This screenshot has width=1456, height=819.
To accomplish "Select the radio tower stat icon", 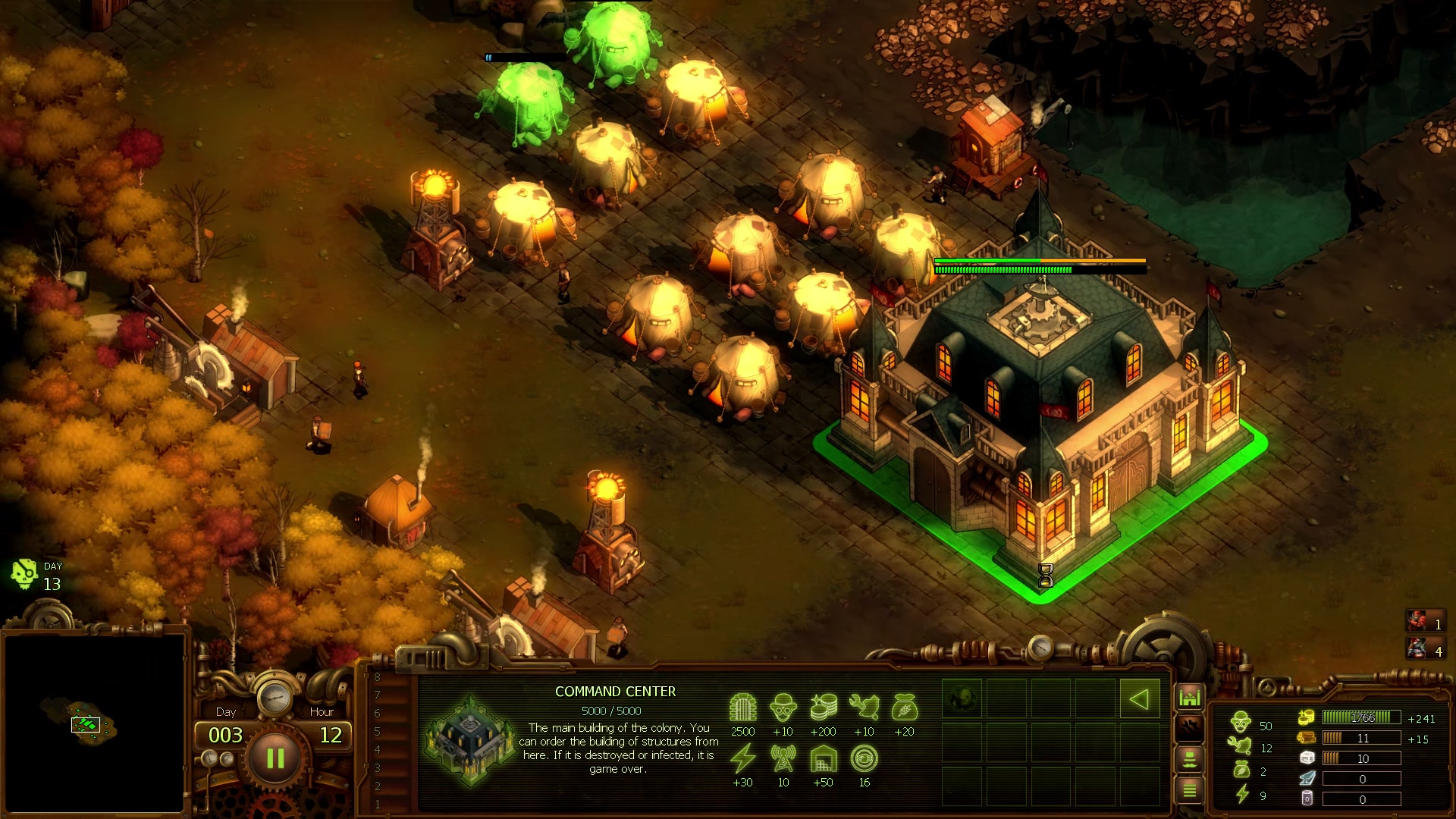I will (783, 758).
